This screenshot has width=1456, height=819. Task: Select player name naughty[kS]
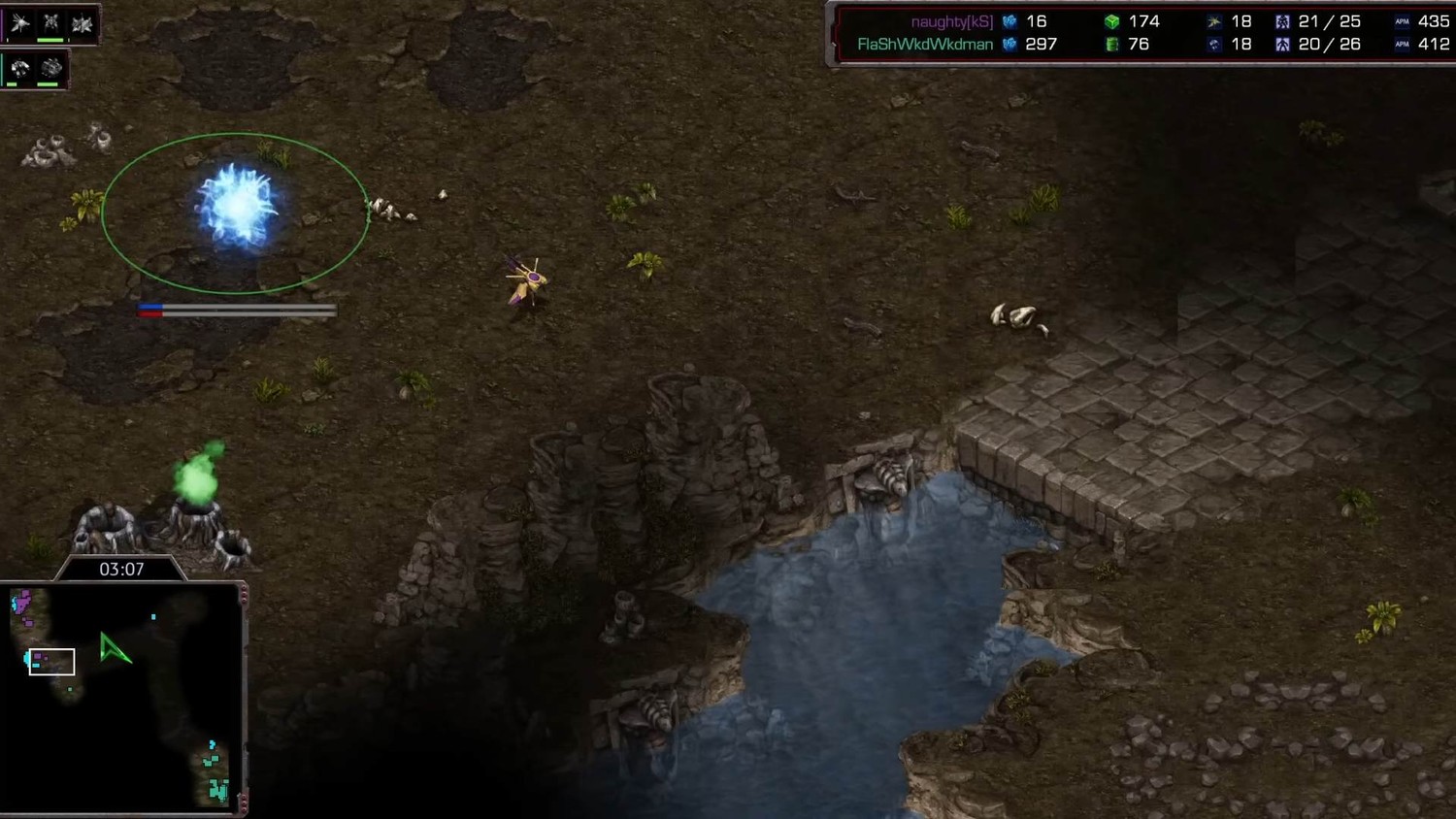pyautogui.click(x=951, y=21)
